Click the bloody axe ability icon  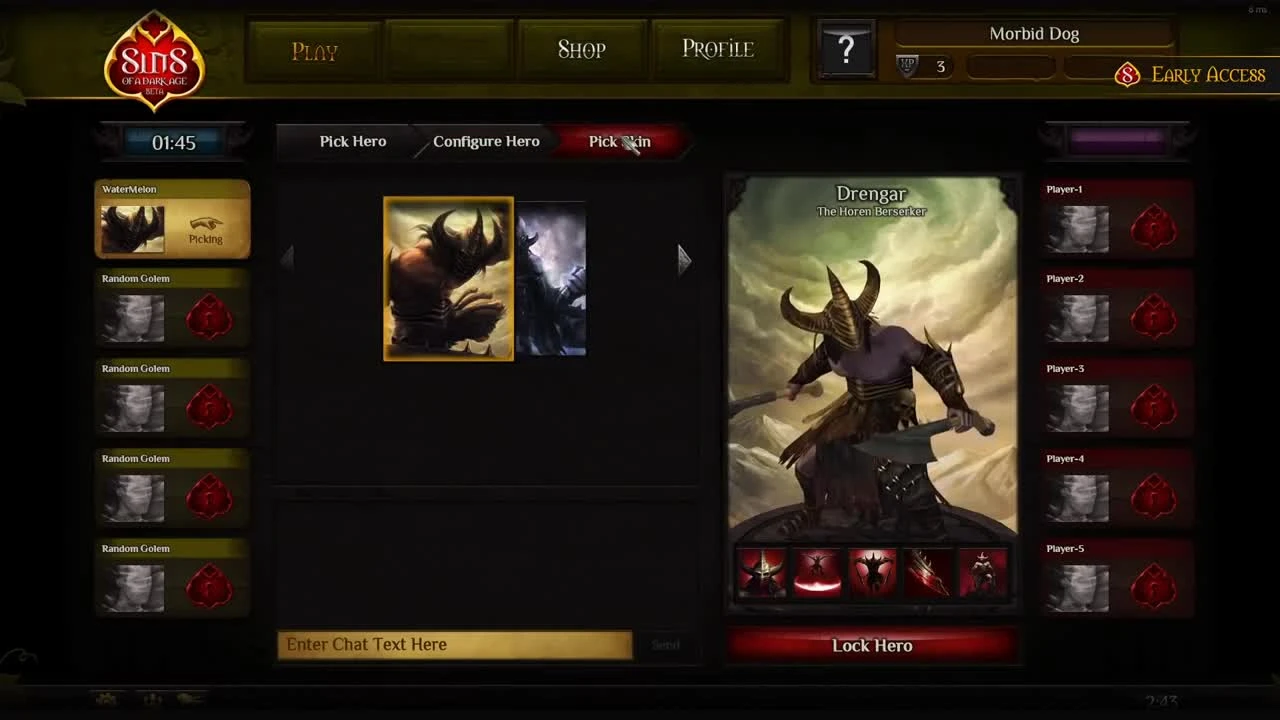[x=927, y=570]
